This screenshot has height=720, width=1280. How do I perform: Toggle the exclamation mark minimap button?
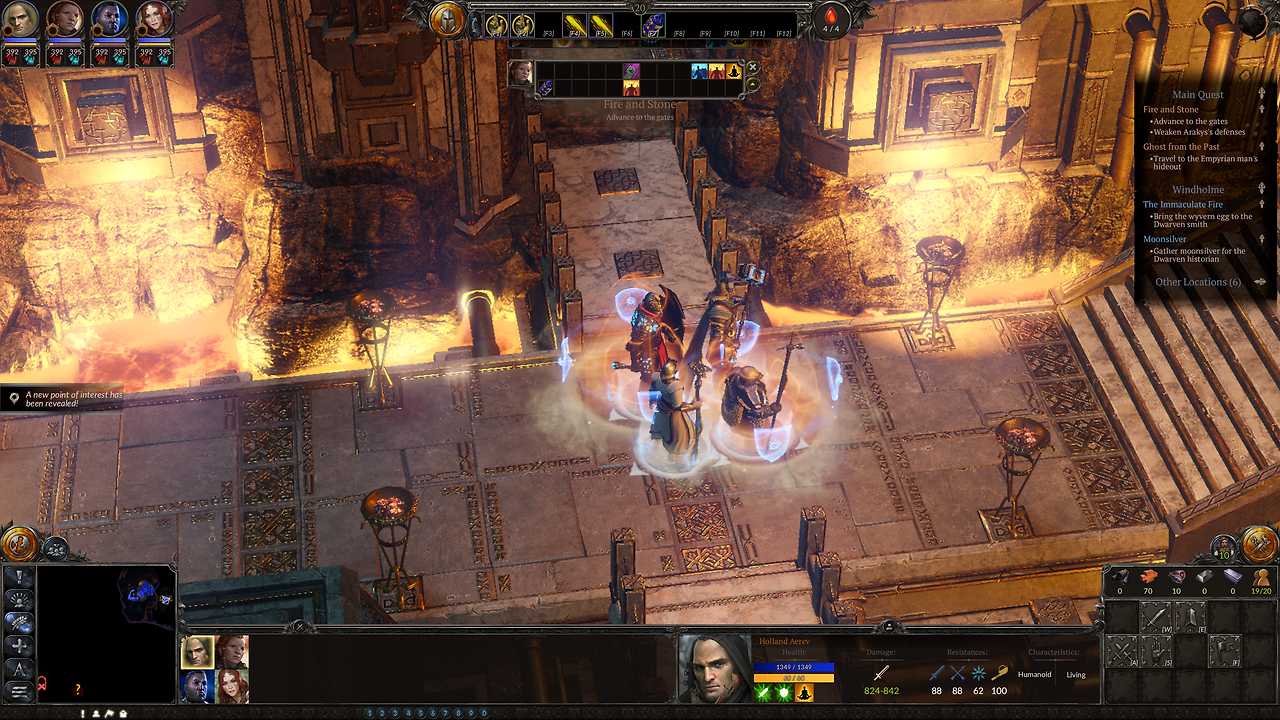pyautogui.click(x=18, y=577)
